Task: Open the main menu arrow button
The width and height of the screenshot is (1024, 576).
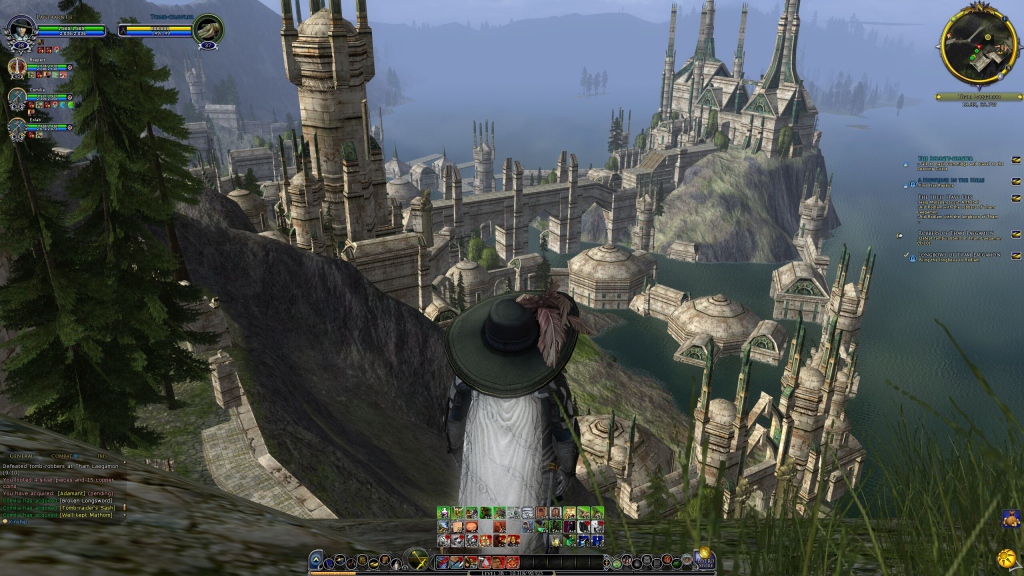Action: (316, 560)
